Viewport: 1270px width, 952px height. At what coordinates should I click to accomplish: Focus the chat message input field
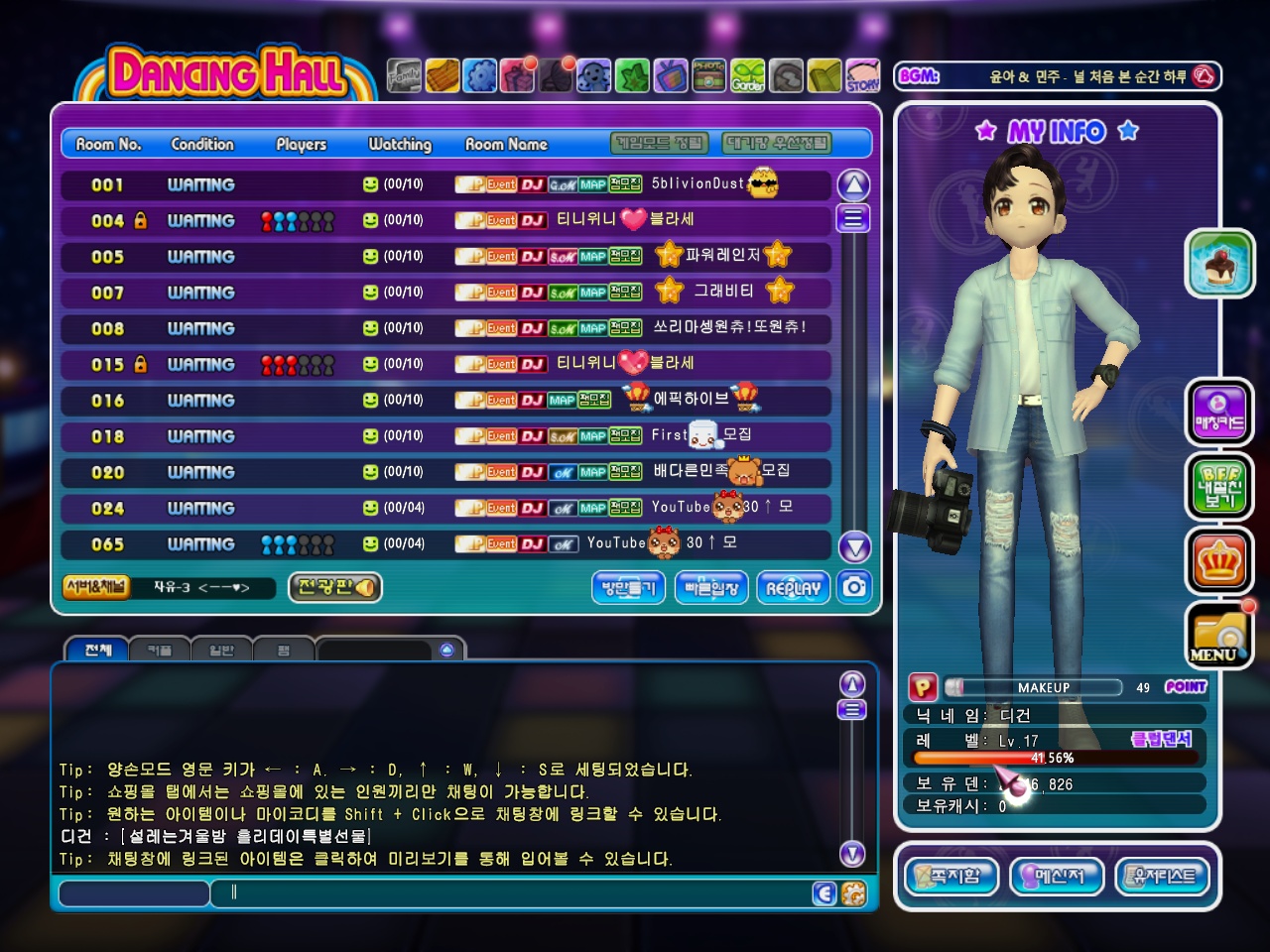tap(516, 892)
